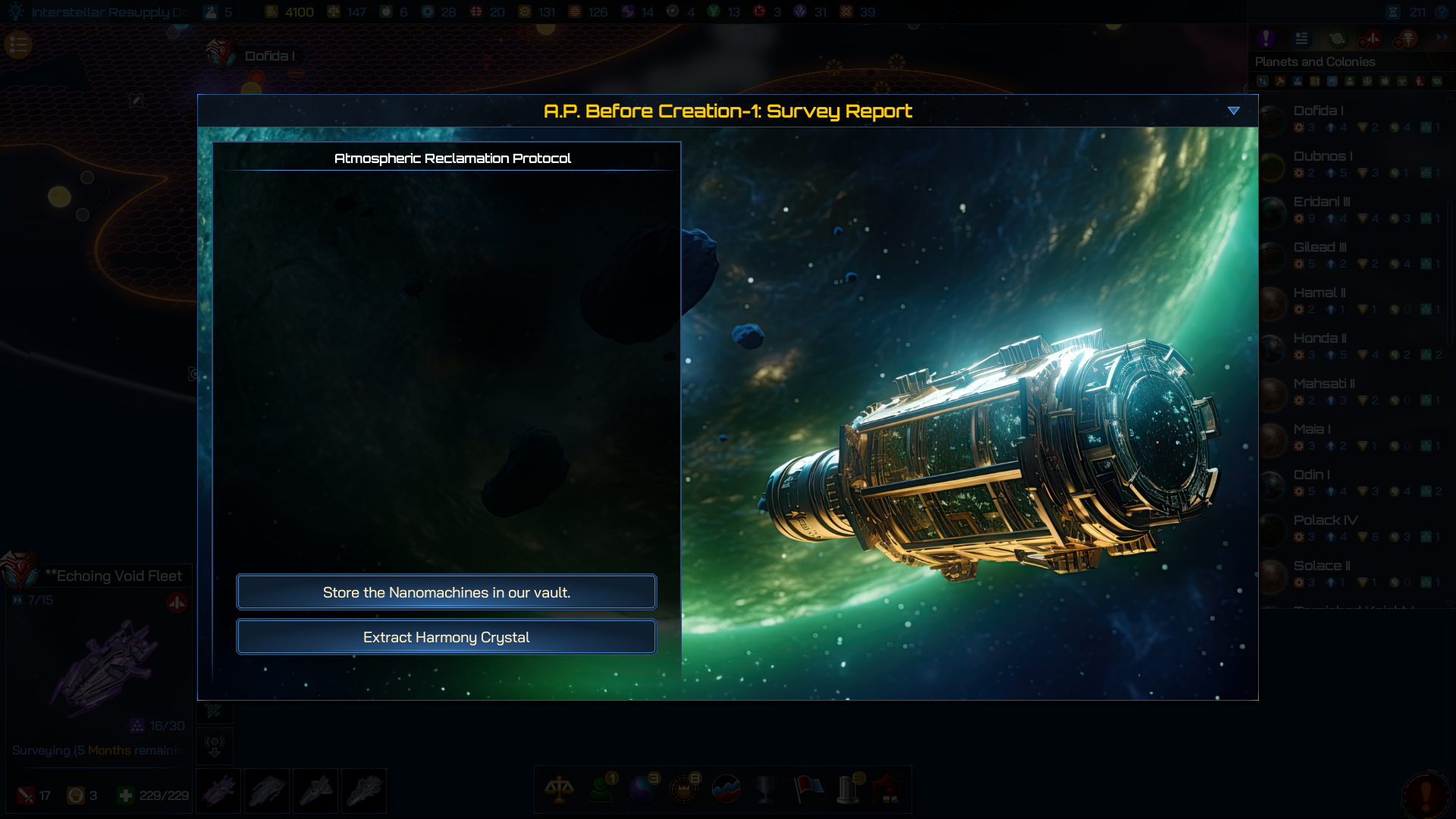1456x819 pixels.
Task: Collapse the Survey Report with the triangle
Action: tap(1234, 111)
